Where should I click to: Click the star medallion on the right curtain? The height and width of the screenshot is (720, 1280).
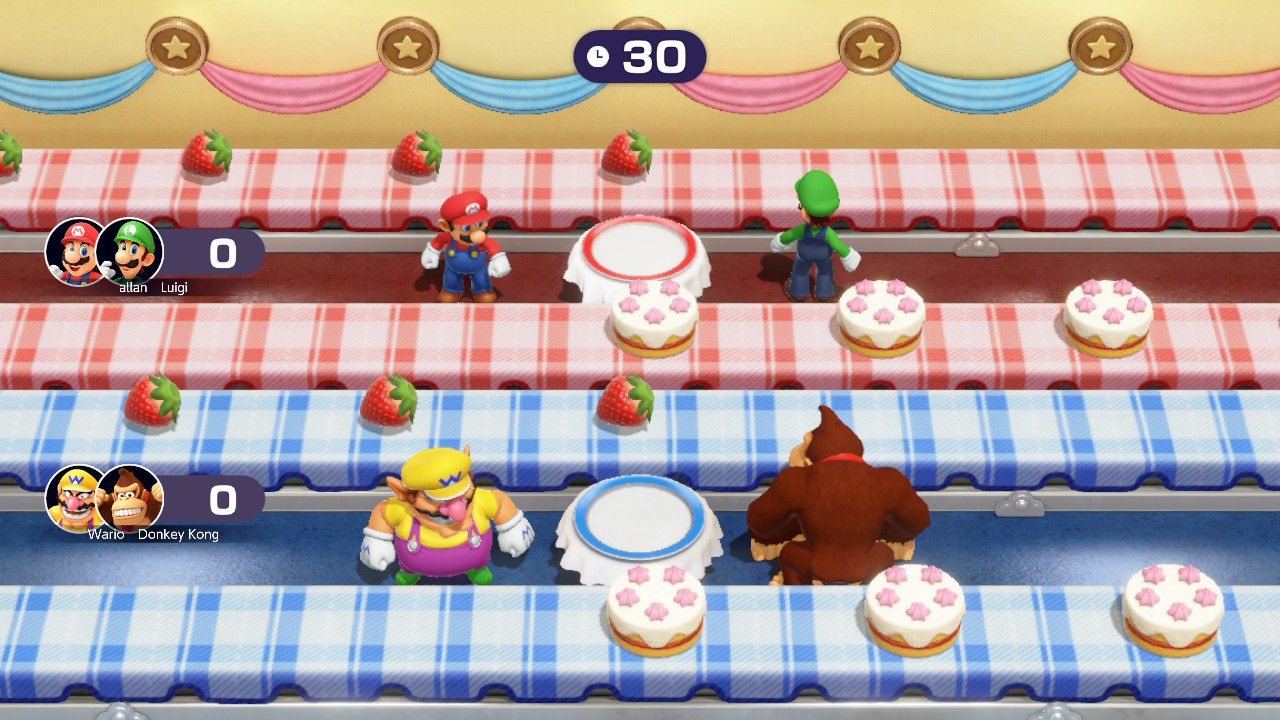(x=1103, y=45)
